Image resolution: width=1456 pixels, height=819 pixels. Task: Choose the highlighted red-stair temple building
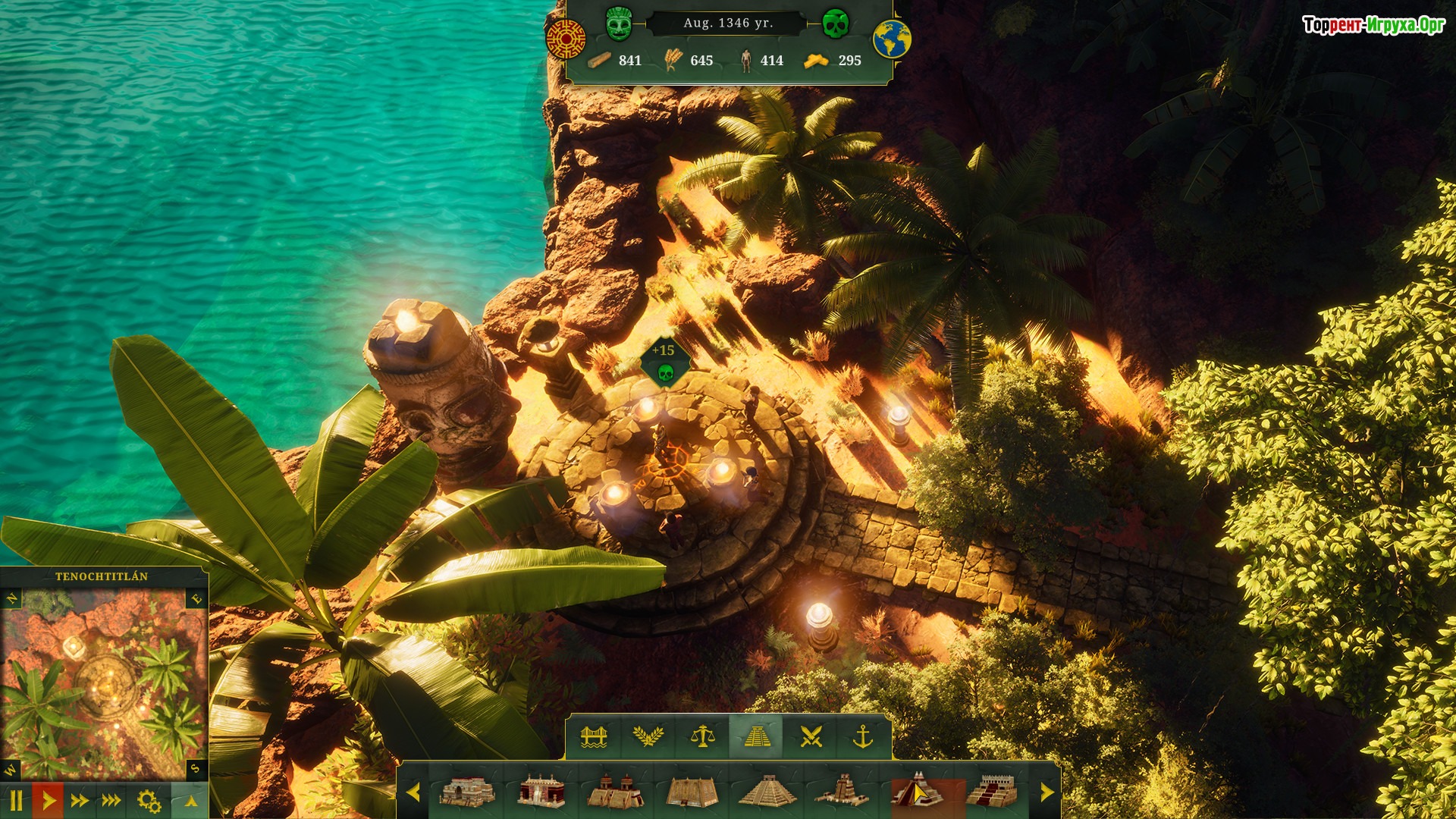click(x=917, y=792)
